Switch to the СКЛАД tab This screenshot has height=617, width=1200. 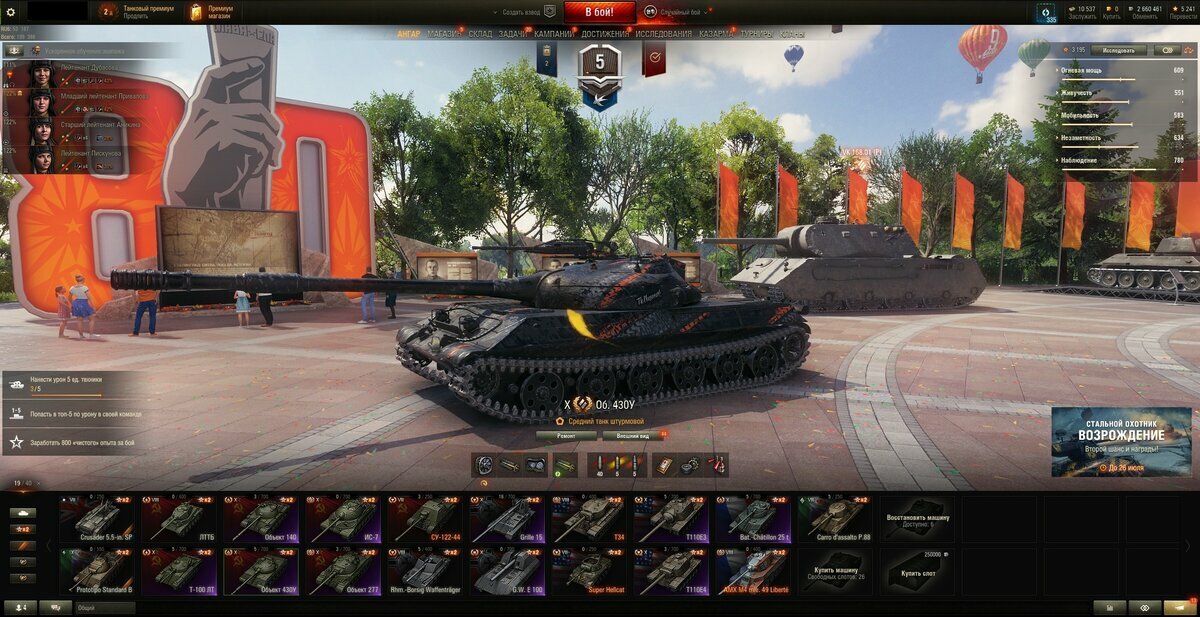[x=480, y=34]
